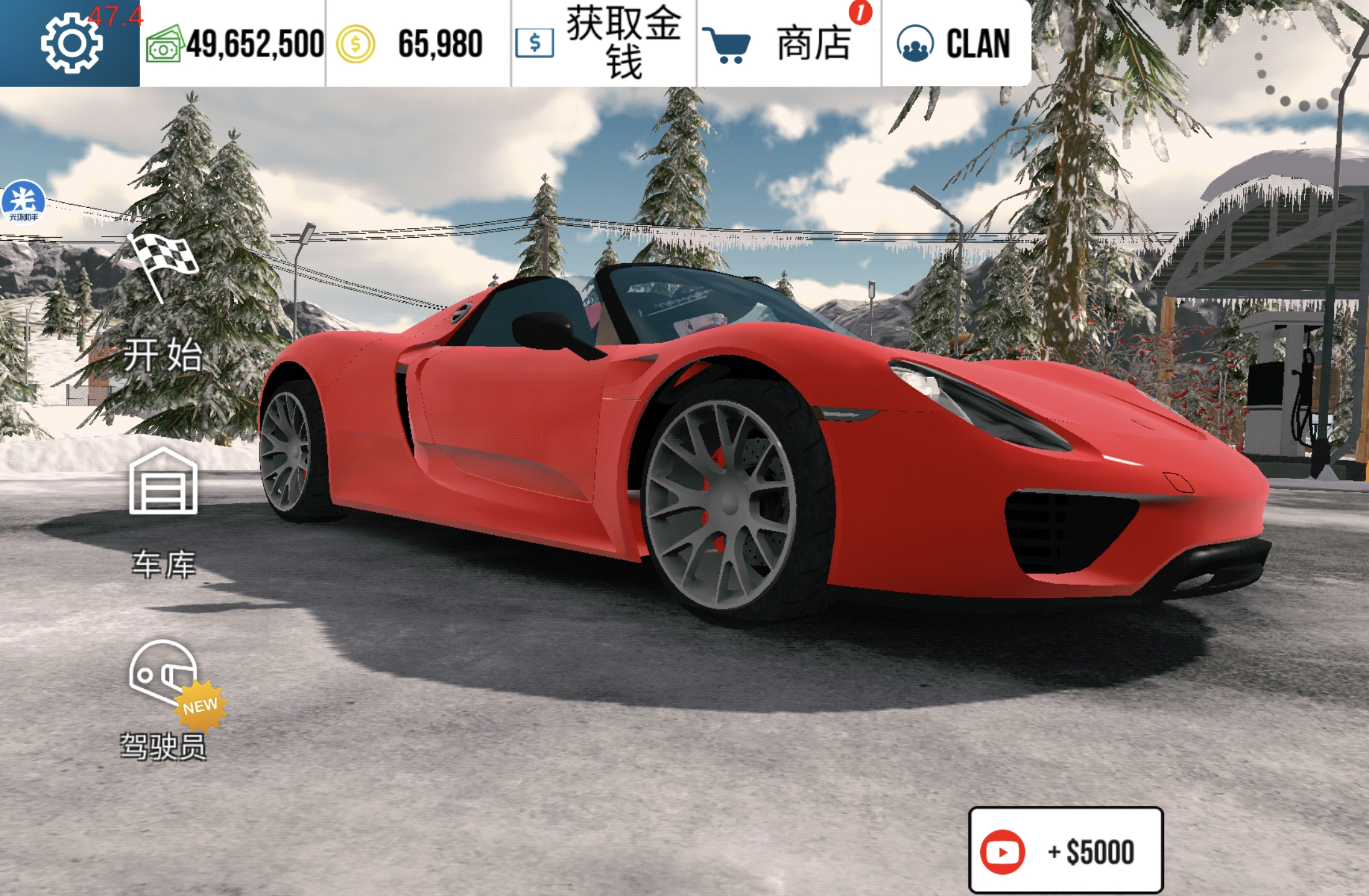Watch video ad for +$5000
Viewport: 1369px width, 896px height.
pos(1065,851)
